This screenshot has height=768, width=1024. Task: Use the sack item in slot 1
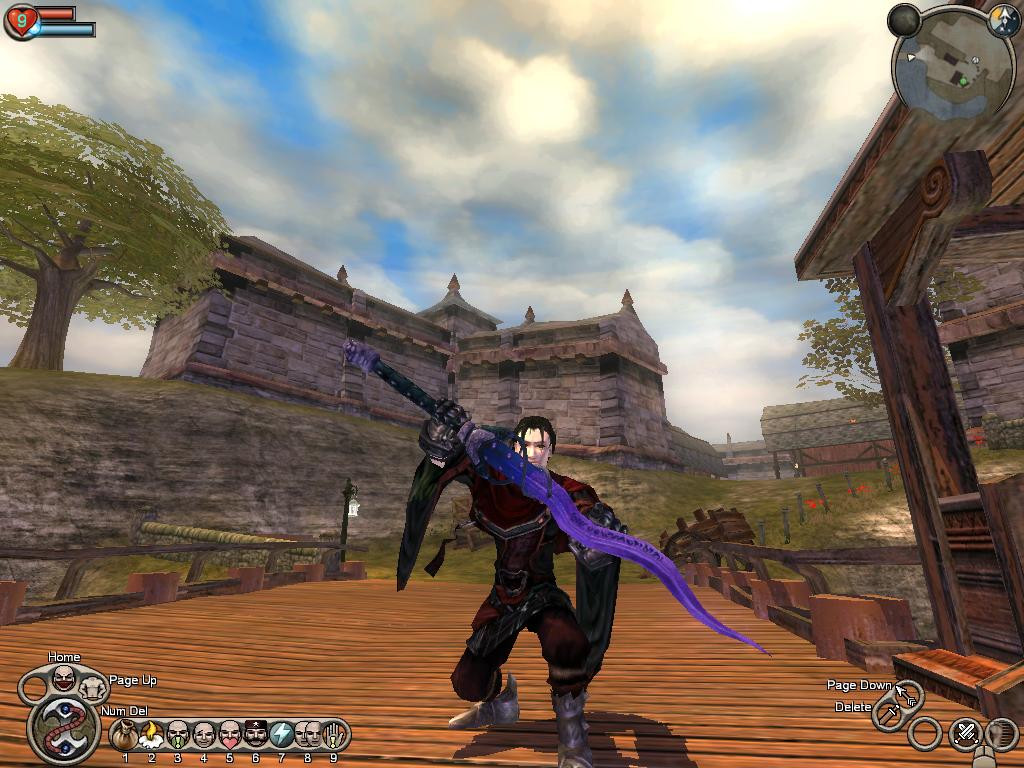click(125, 736)
